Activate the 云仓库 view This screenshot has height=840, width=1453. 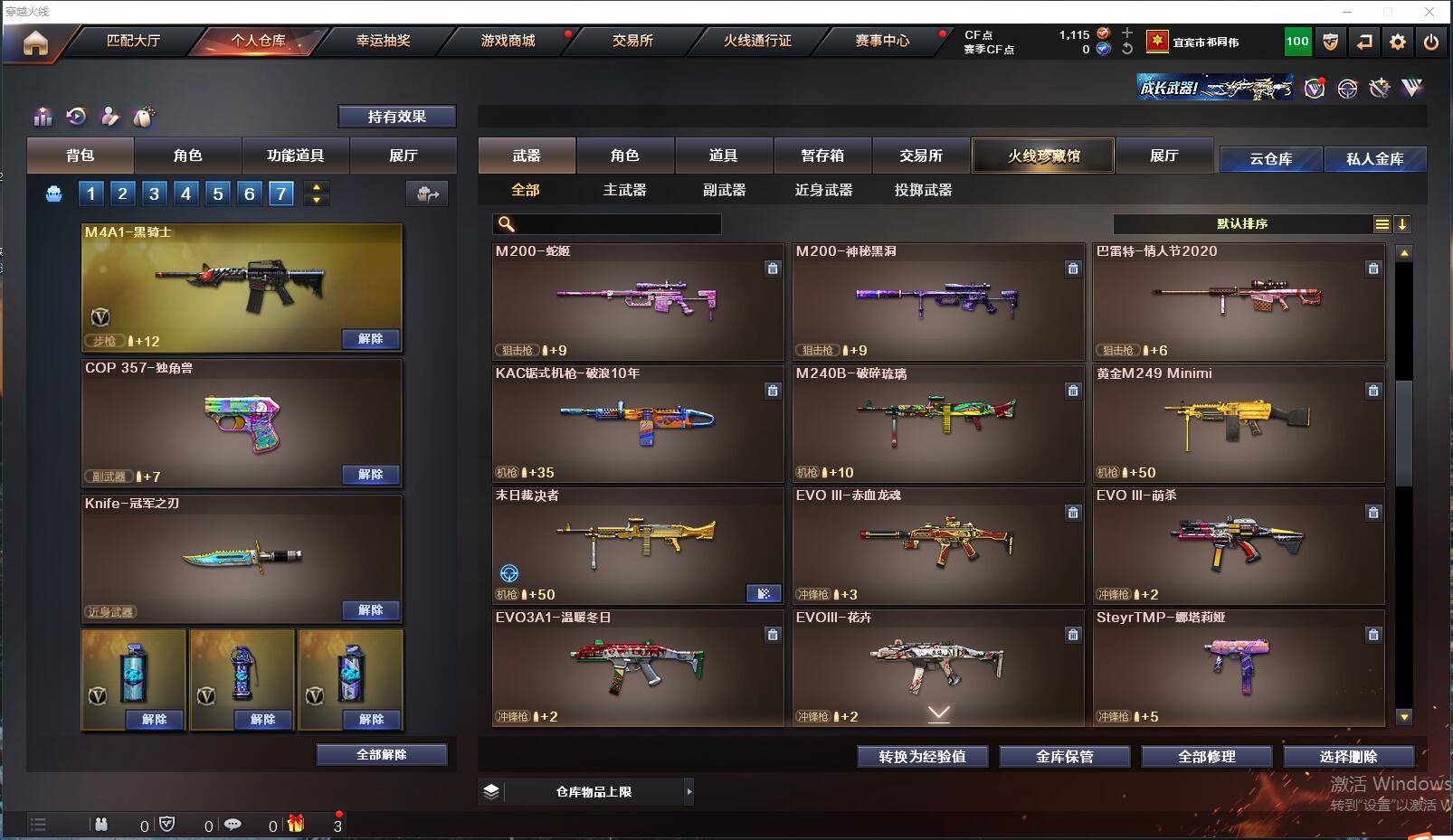coord(1270,158)
